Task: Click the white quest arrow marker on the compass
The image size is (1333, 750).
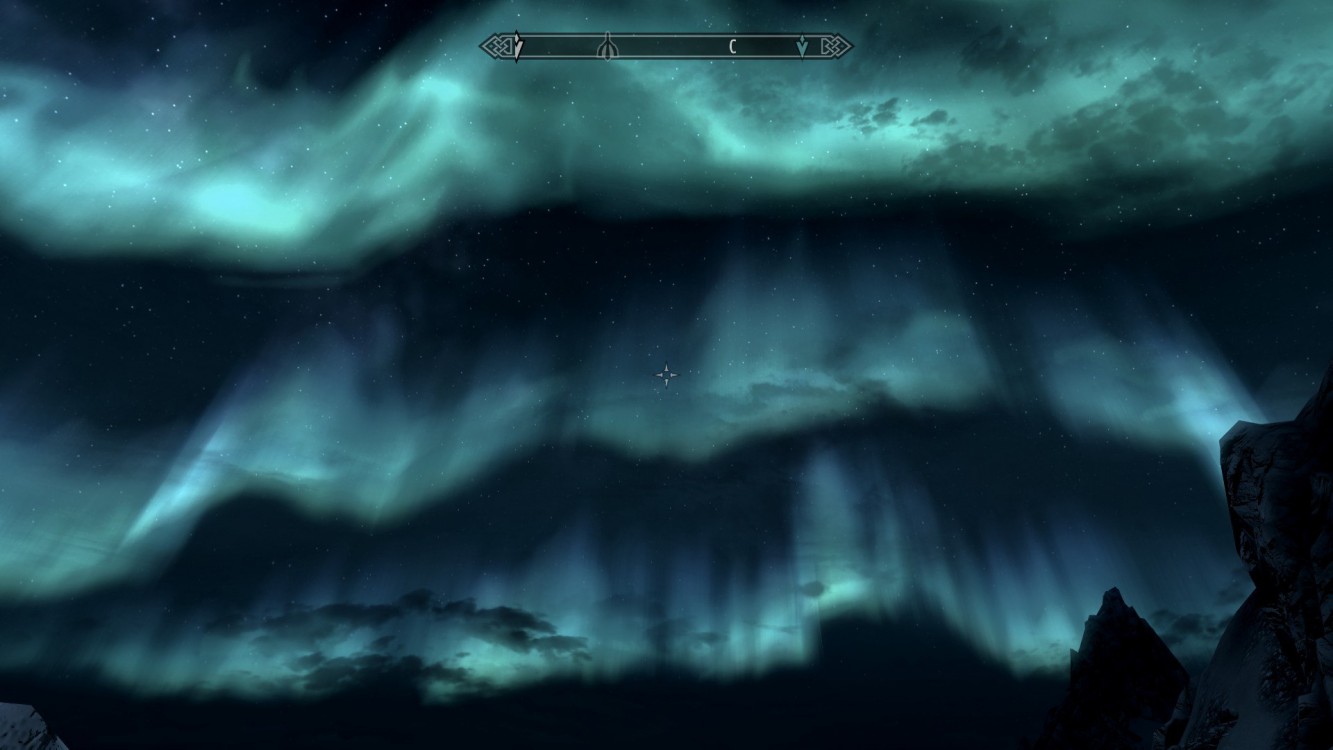Action: pyautogui.click(x=517, y=46)
